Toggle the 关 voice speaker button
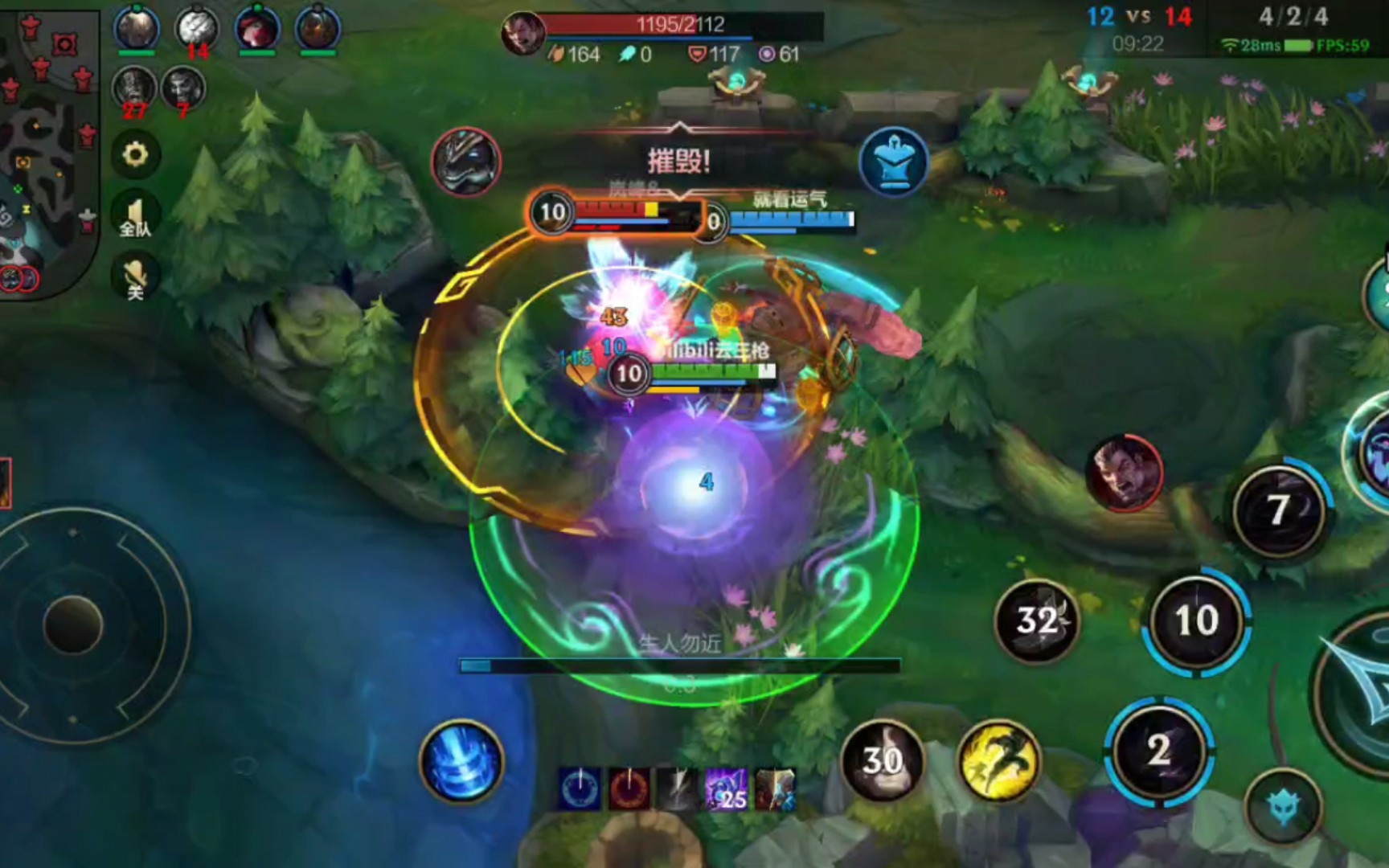This screenshot has height=868, width=1389. 135,277
